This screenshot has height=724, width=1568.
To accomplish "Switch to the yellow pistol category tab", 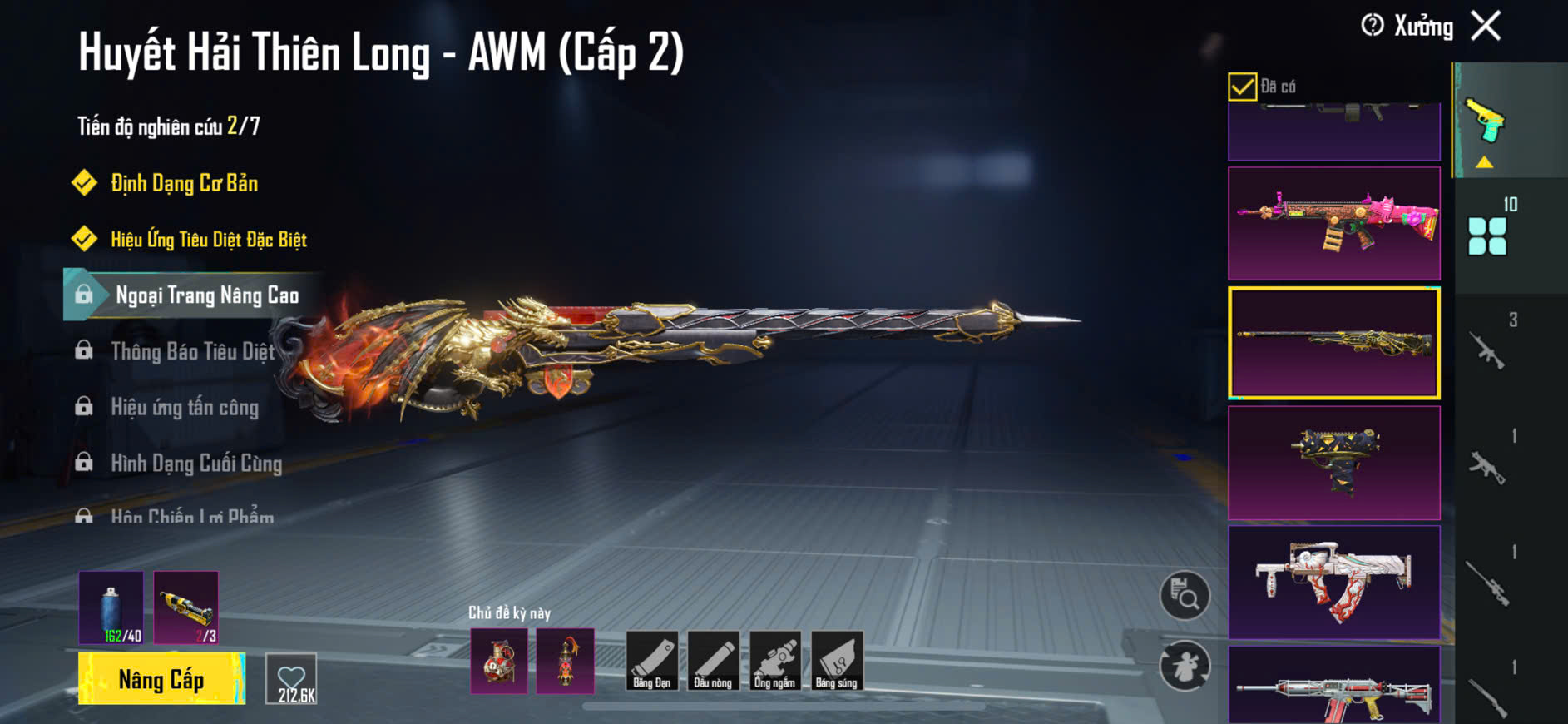I will tap(1486, 121).
